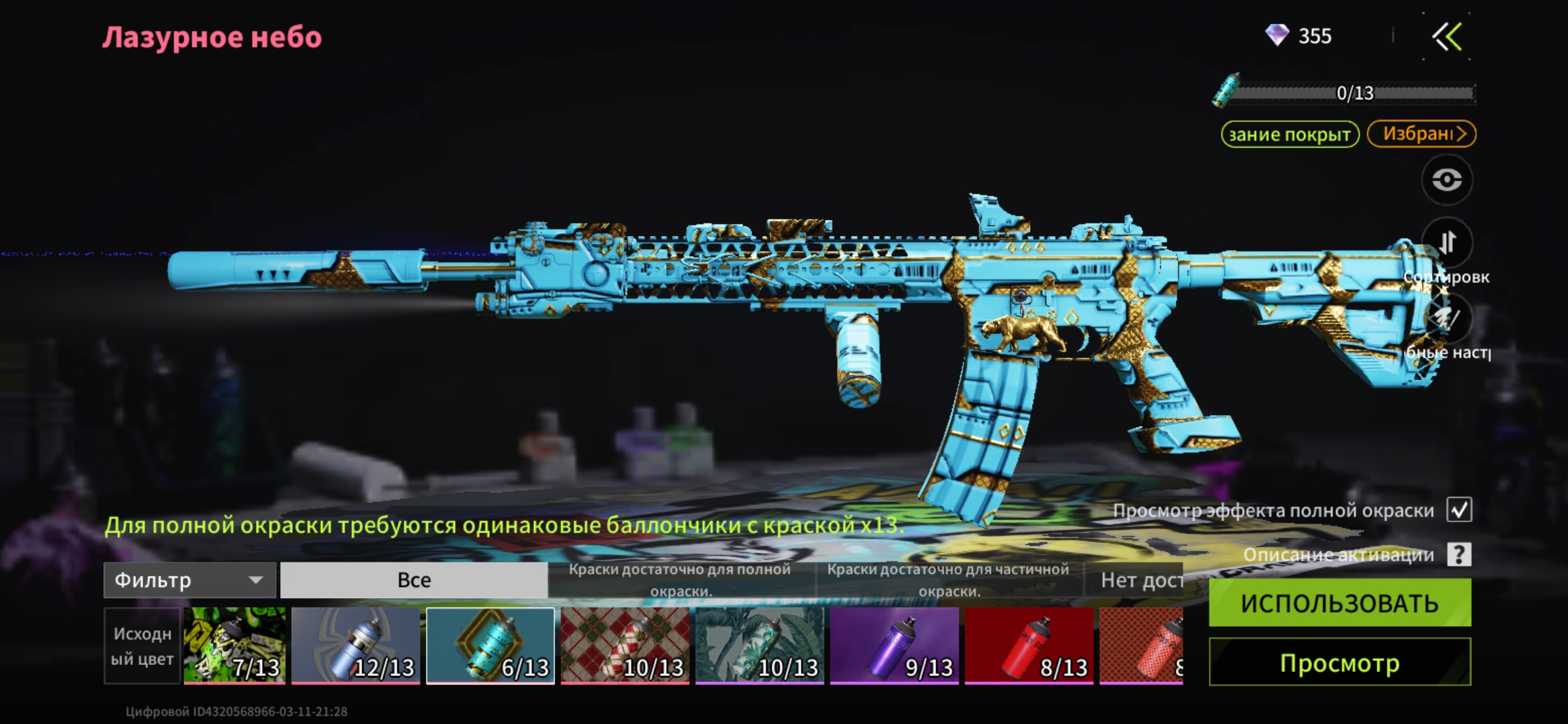The height and width of the screenshot is (724, 1568).
Task: Choose the red spray can 8/13
Action: coord(1029,646)
